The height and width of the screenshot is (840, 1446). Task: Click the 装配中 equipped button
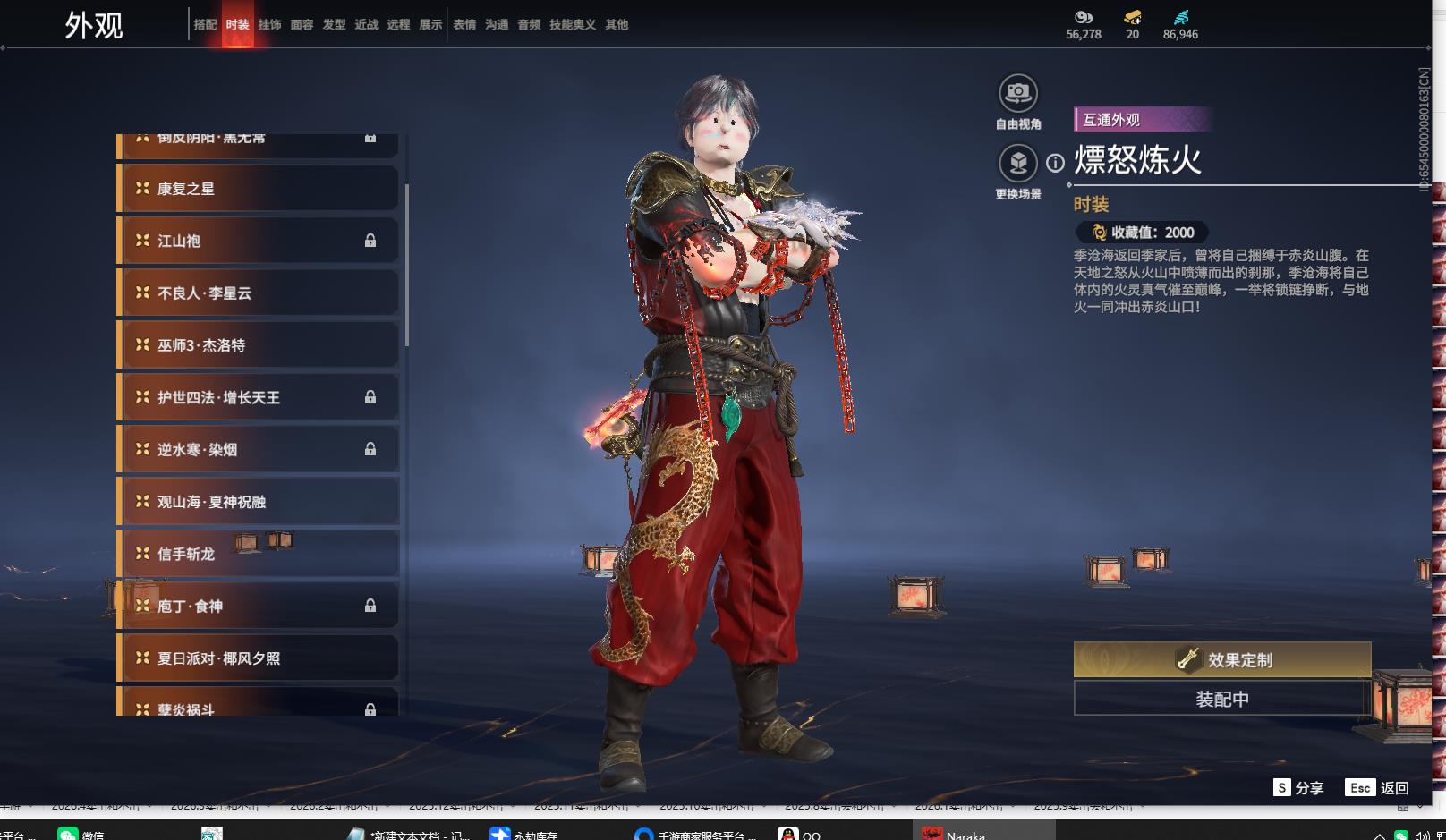click(x=1221, y=699)
